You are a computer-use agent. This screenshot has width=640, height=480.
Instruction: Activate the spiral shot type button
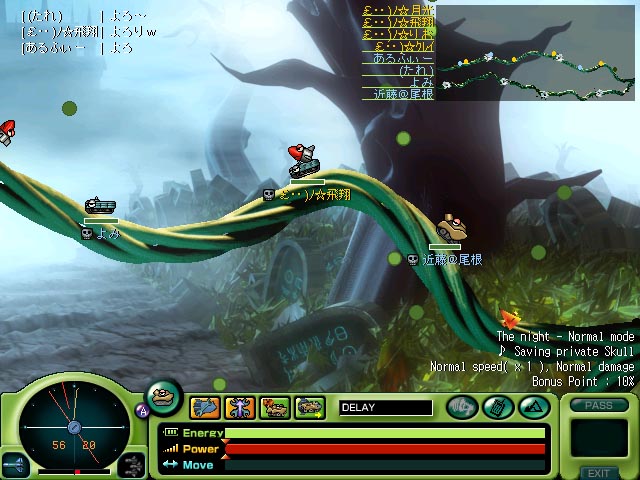[462, 407]
